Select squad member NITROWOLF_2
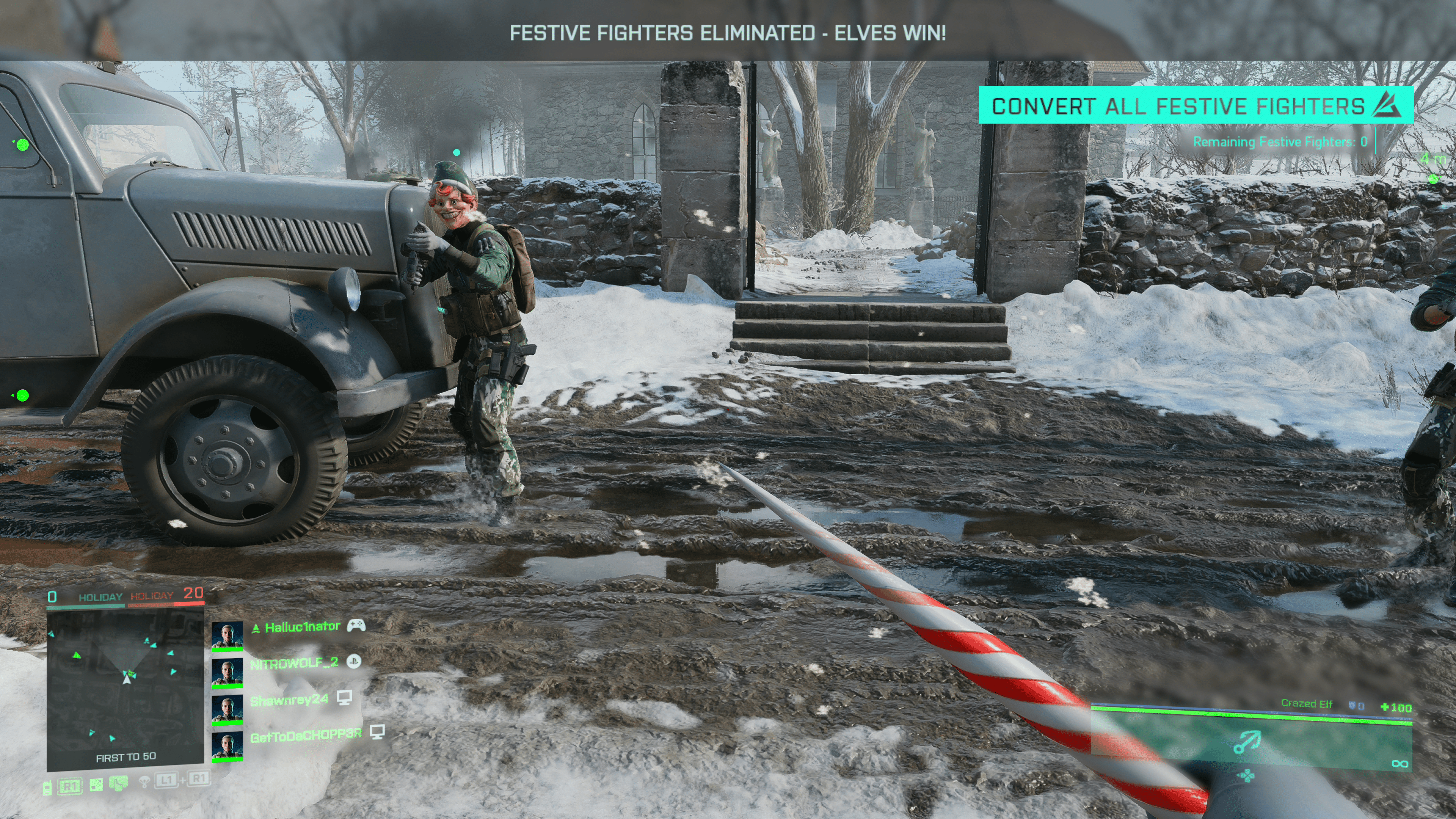 (x=293, y=663)
